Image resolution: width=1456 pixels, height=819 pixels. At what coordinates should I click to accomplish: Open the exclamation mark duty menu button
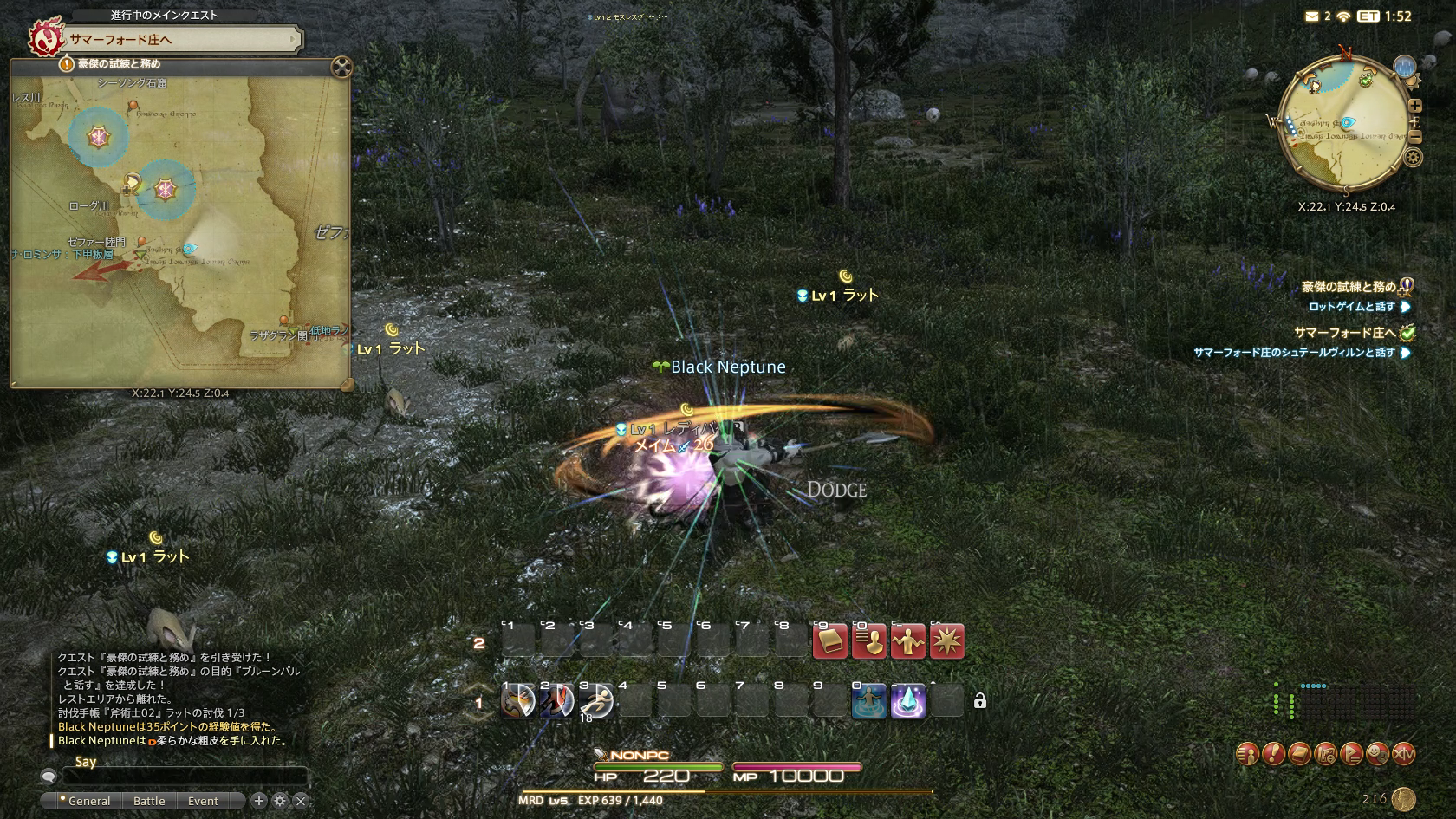(x=1273, y=754)
